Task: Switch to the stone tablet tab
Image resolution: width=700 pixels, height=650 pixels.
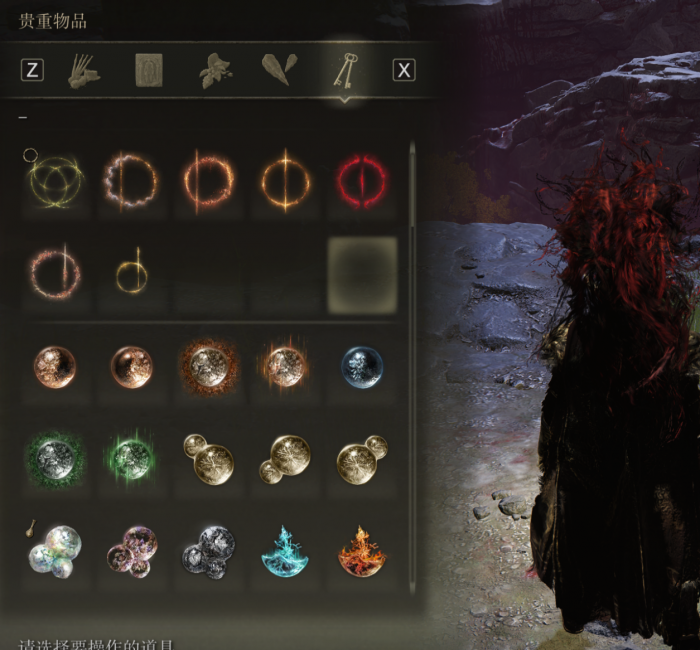Action: [x=150, y=70]
